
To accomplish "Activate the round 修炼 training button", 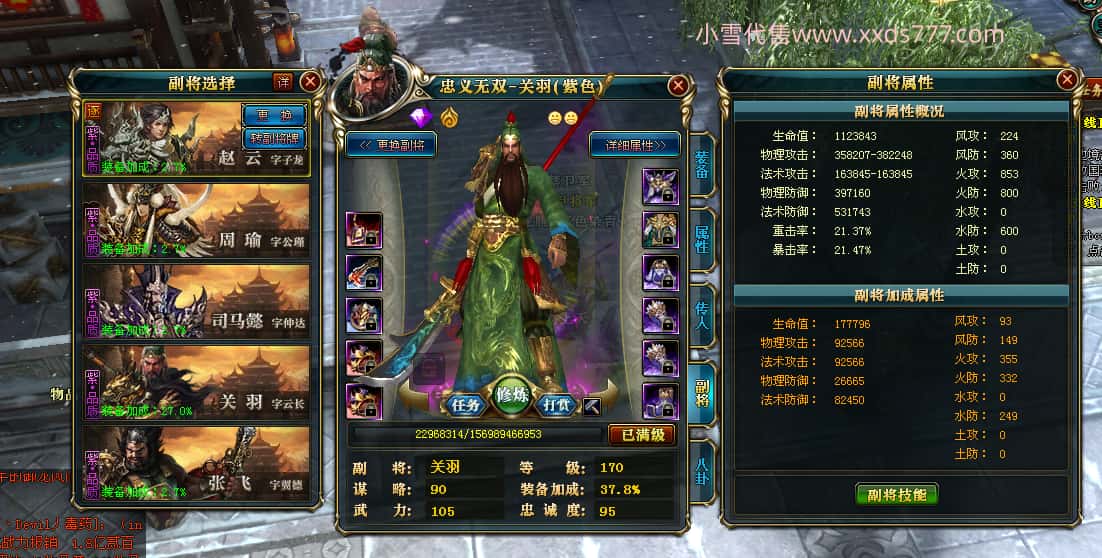I will [512, 396].
